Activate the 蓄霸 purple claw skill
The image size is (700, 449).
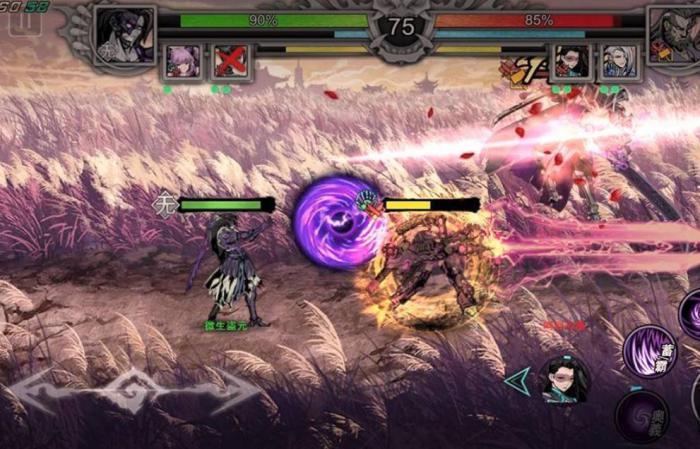pos(649,351)
